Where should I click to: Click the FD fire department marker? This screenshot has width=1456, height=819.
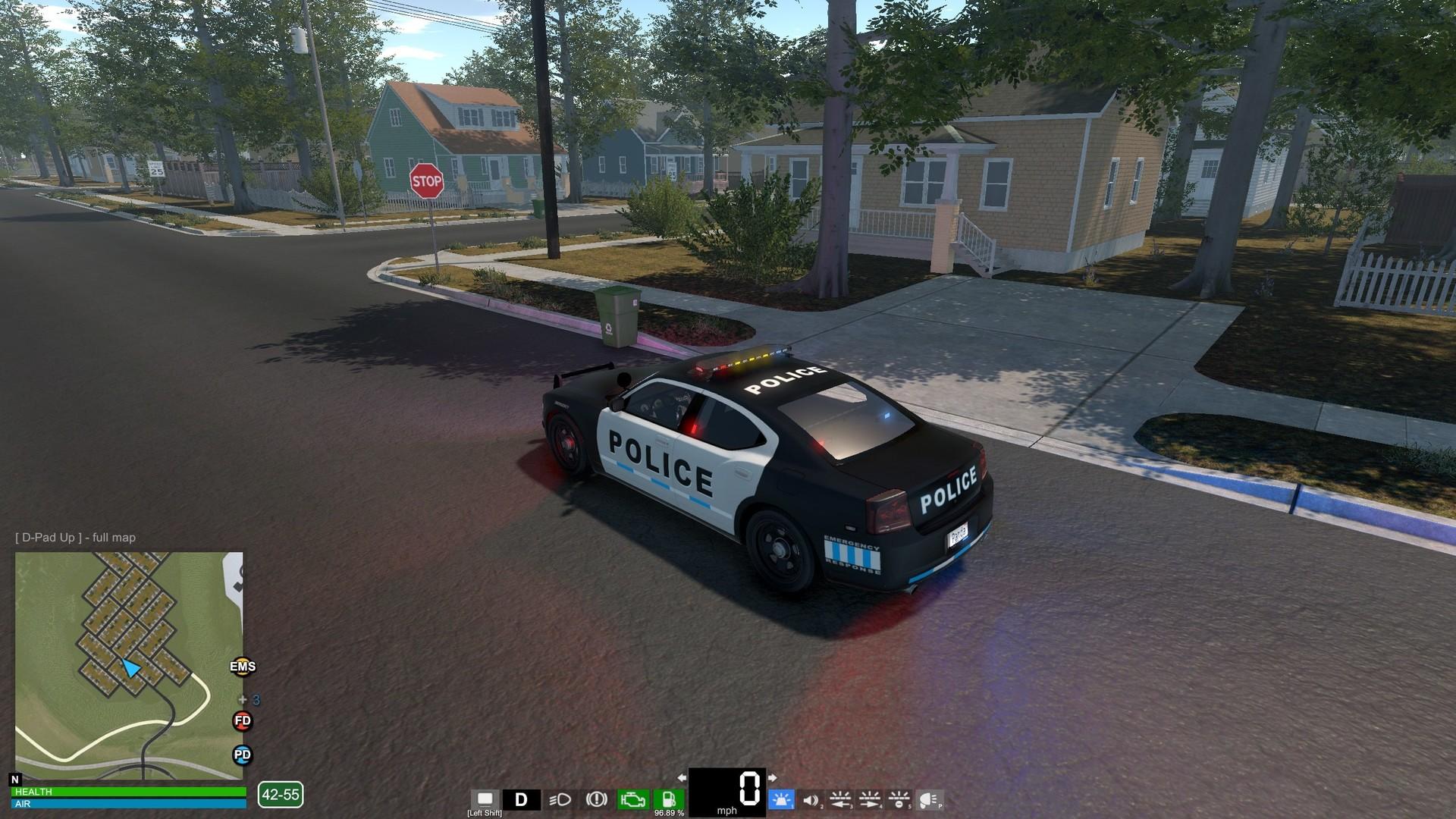click(x=241, y=721)
